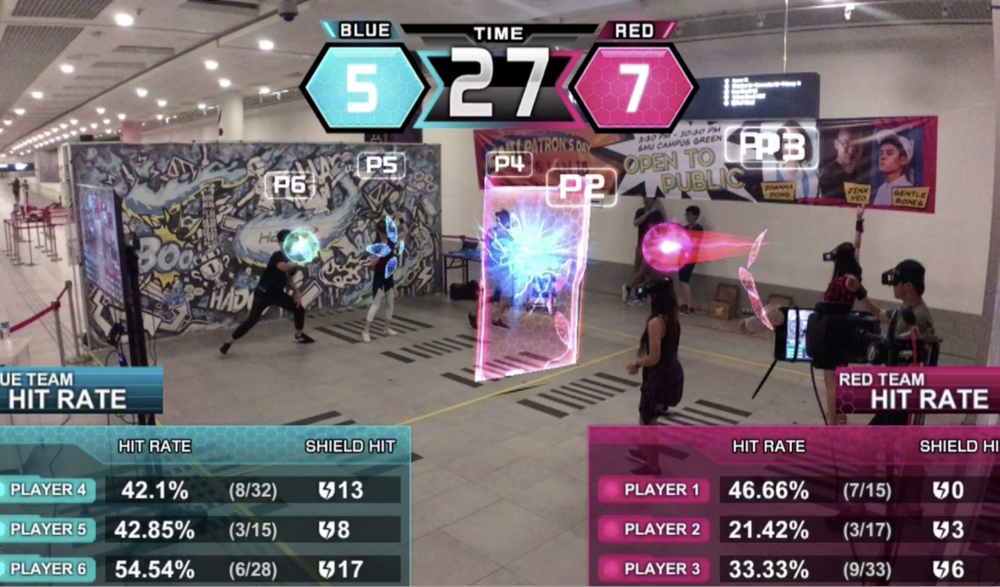Choose the P4 player tag
The height and width of the screenshot is (587, 1000).
click(x=508, y=163)
